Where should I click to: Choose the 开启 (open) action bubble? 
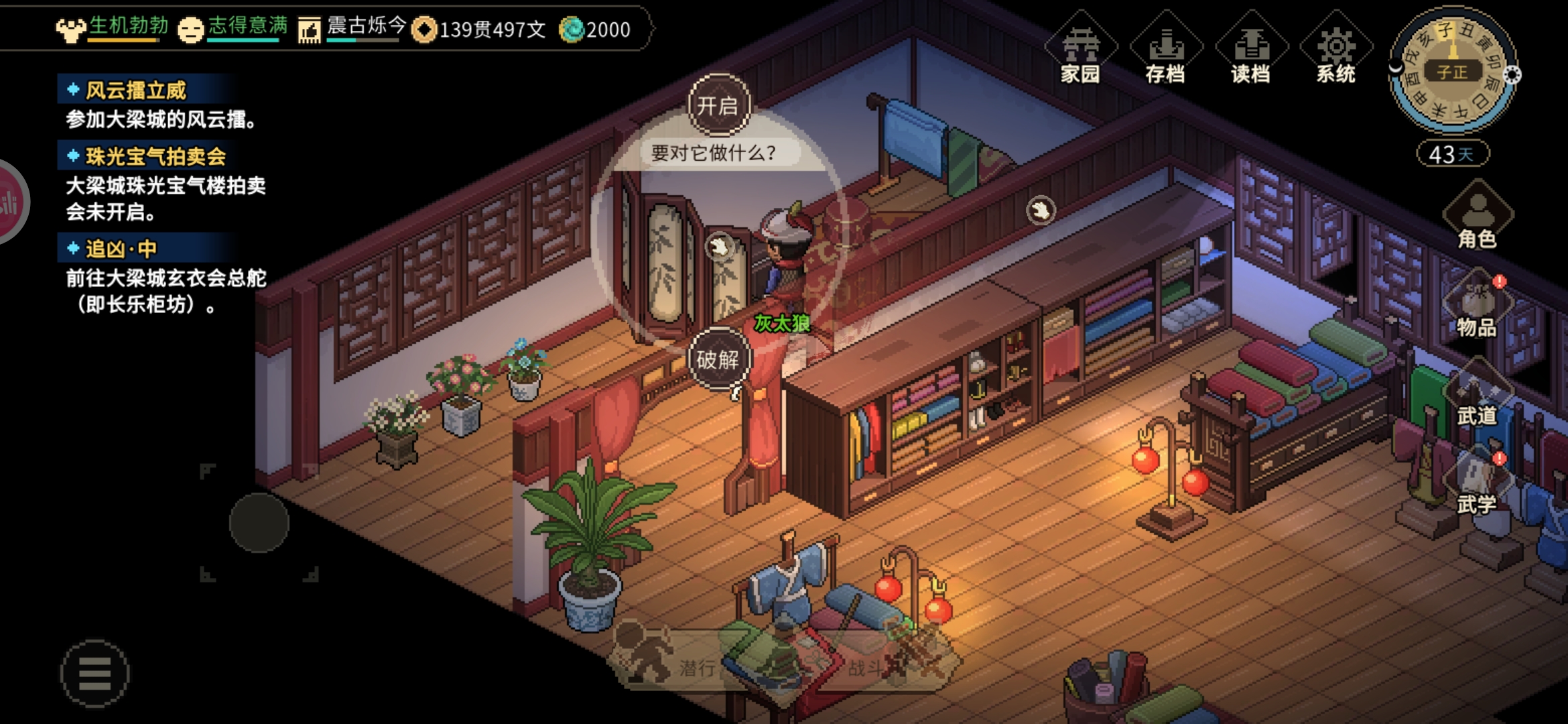(x=718, y=105)
